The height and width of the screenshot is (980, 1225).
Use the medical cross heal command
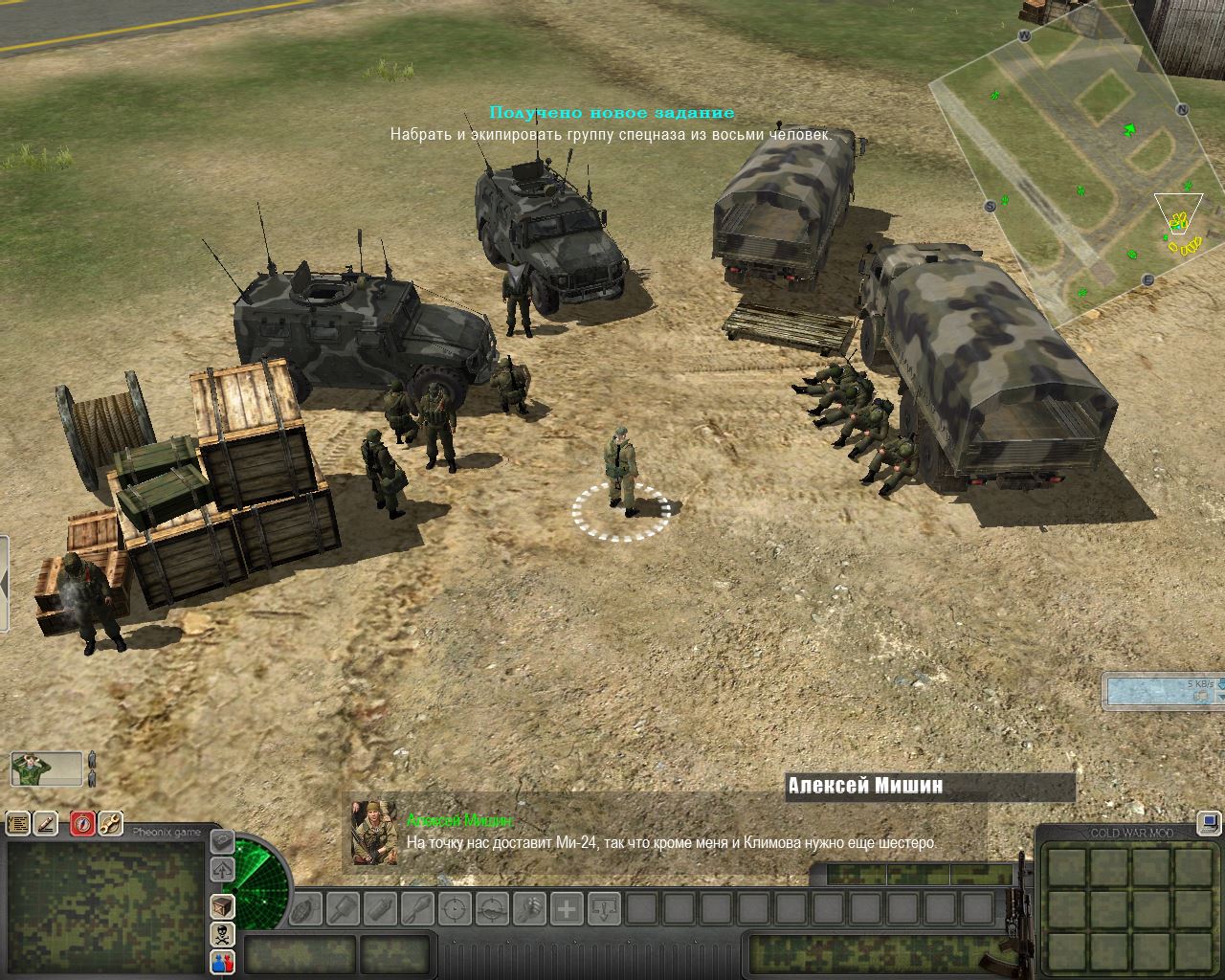pos(567,908)
